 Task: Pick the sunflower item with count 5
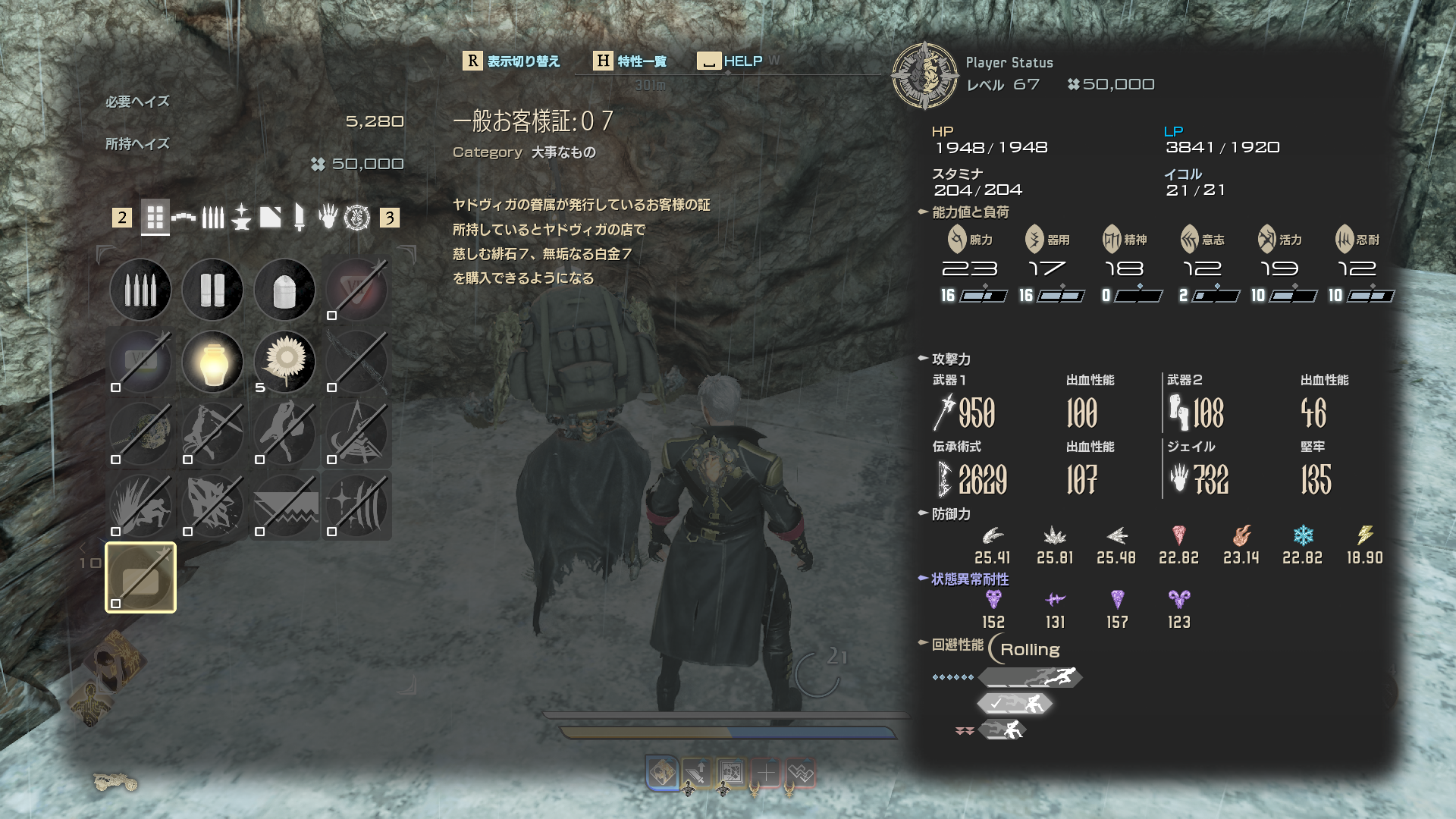tap(284, 362)
